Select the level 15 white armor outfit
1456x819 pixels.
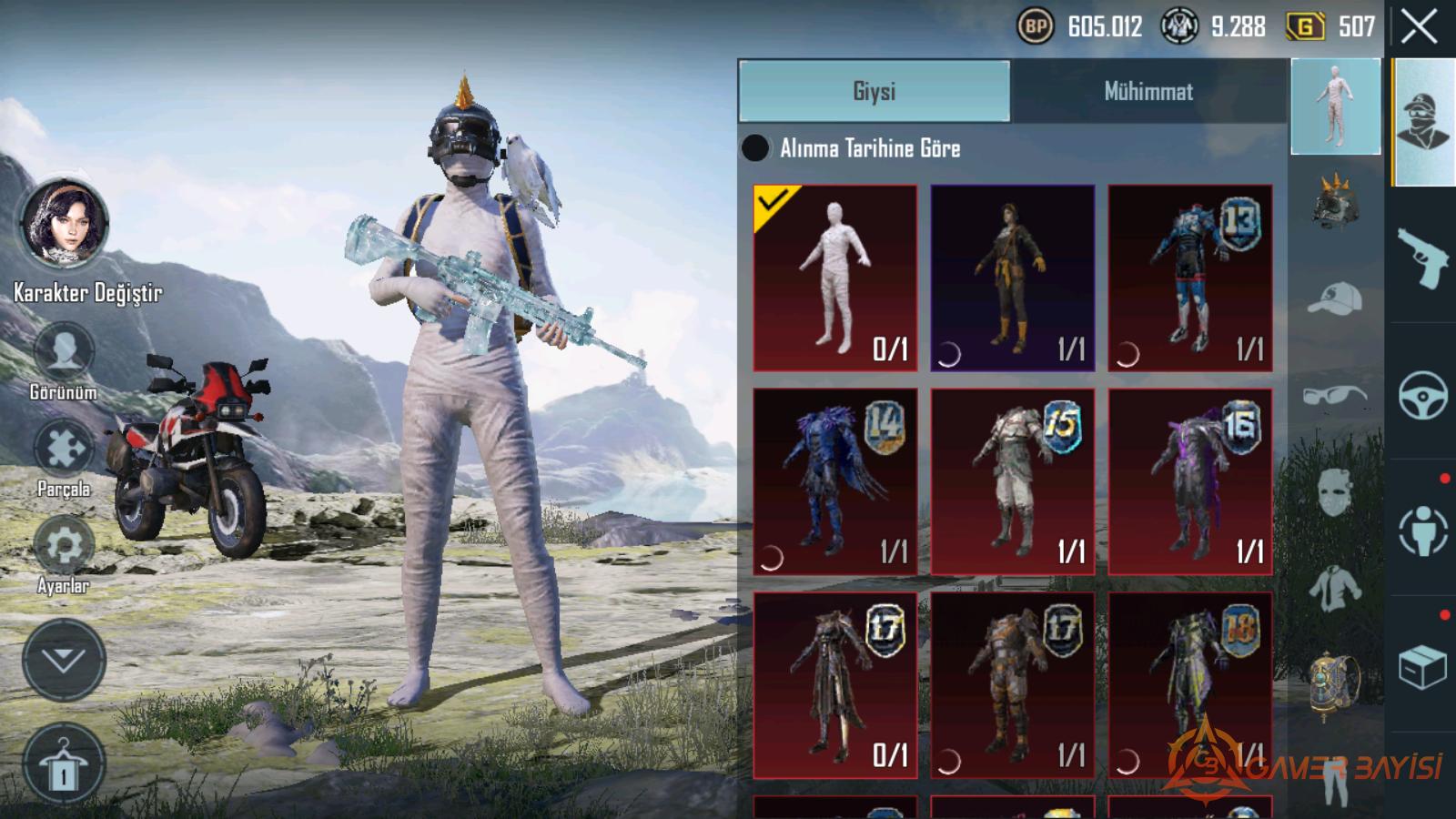1012,481
